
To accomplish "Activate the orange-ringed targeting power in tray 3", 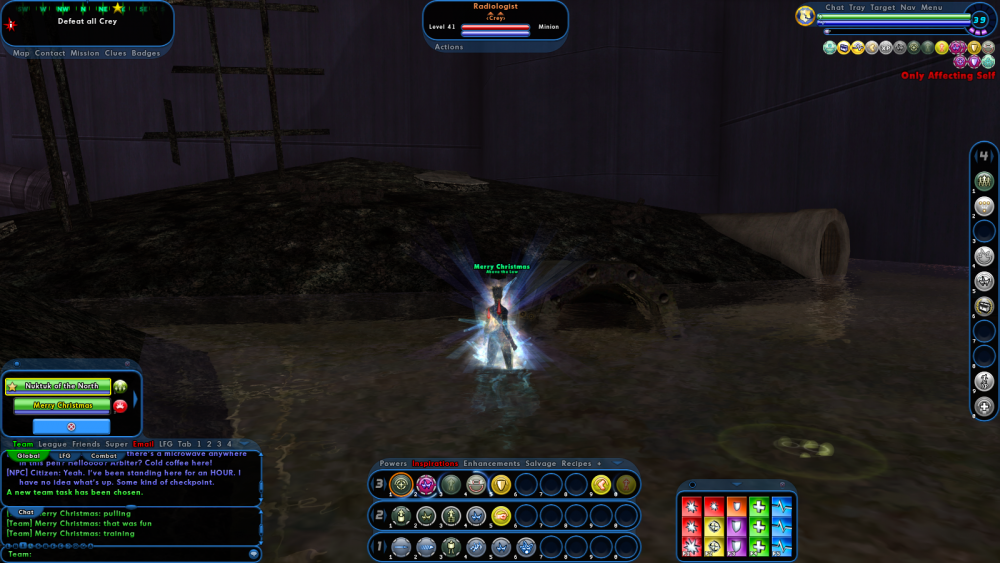I will pos(402,485).
